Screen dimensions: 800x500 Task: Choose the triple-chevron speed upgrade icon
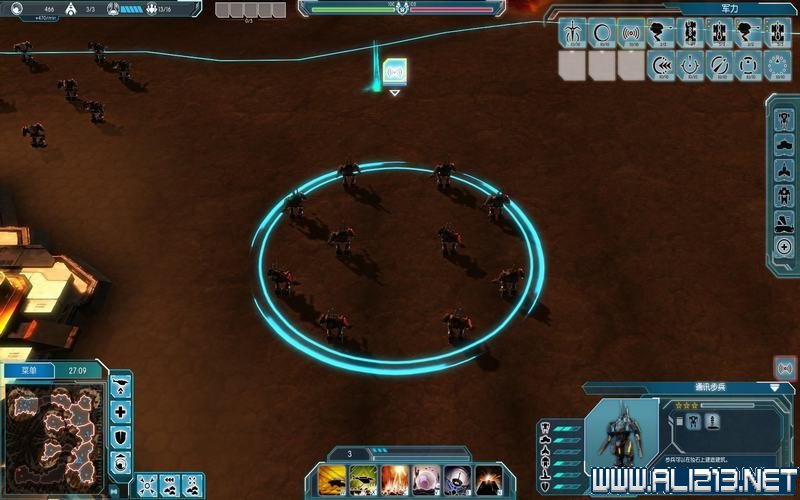click(x=660, y=66)
